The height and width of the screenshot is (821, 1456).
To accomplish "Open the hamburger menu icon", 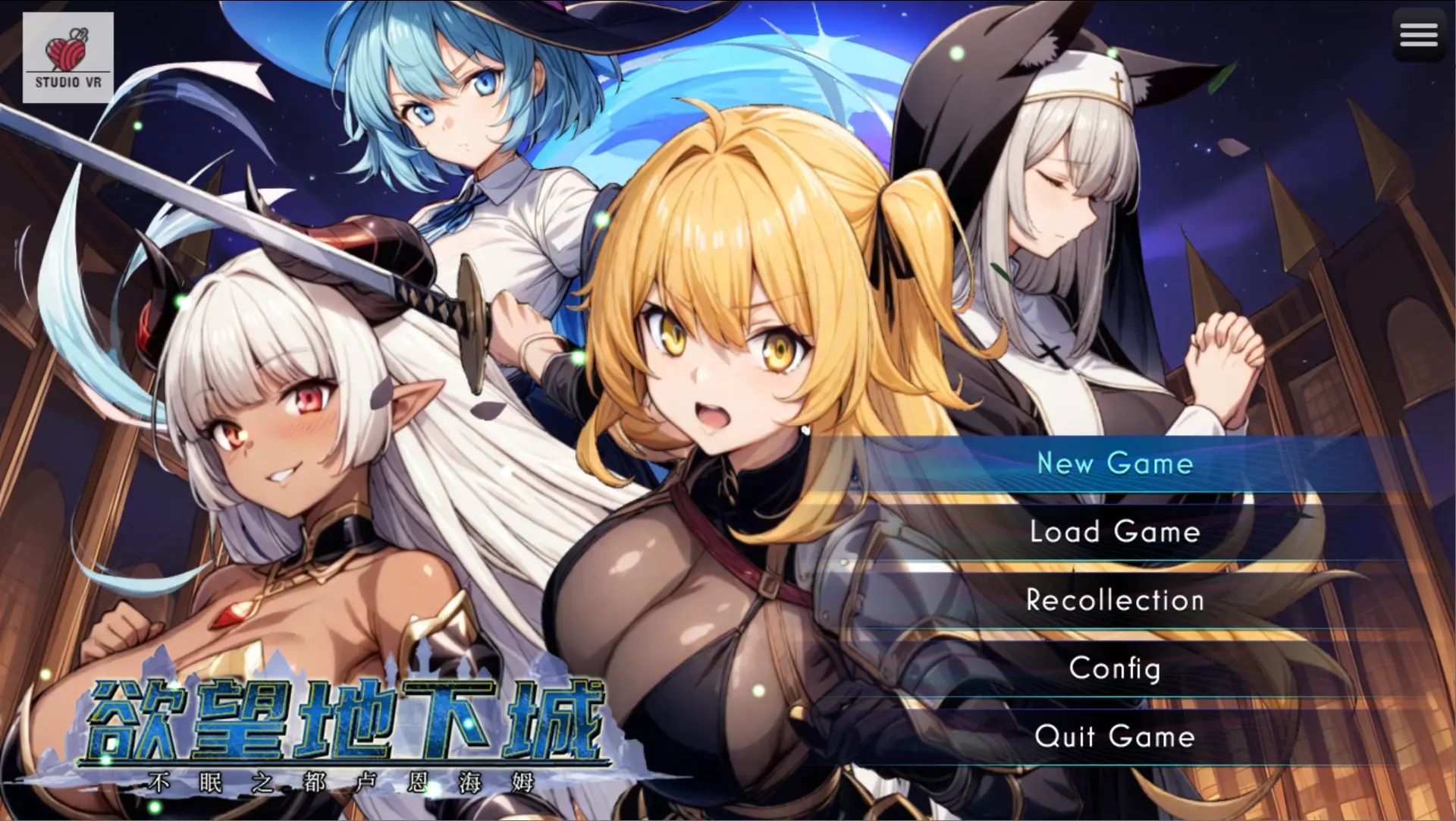I will 1418,35.
